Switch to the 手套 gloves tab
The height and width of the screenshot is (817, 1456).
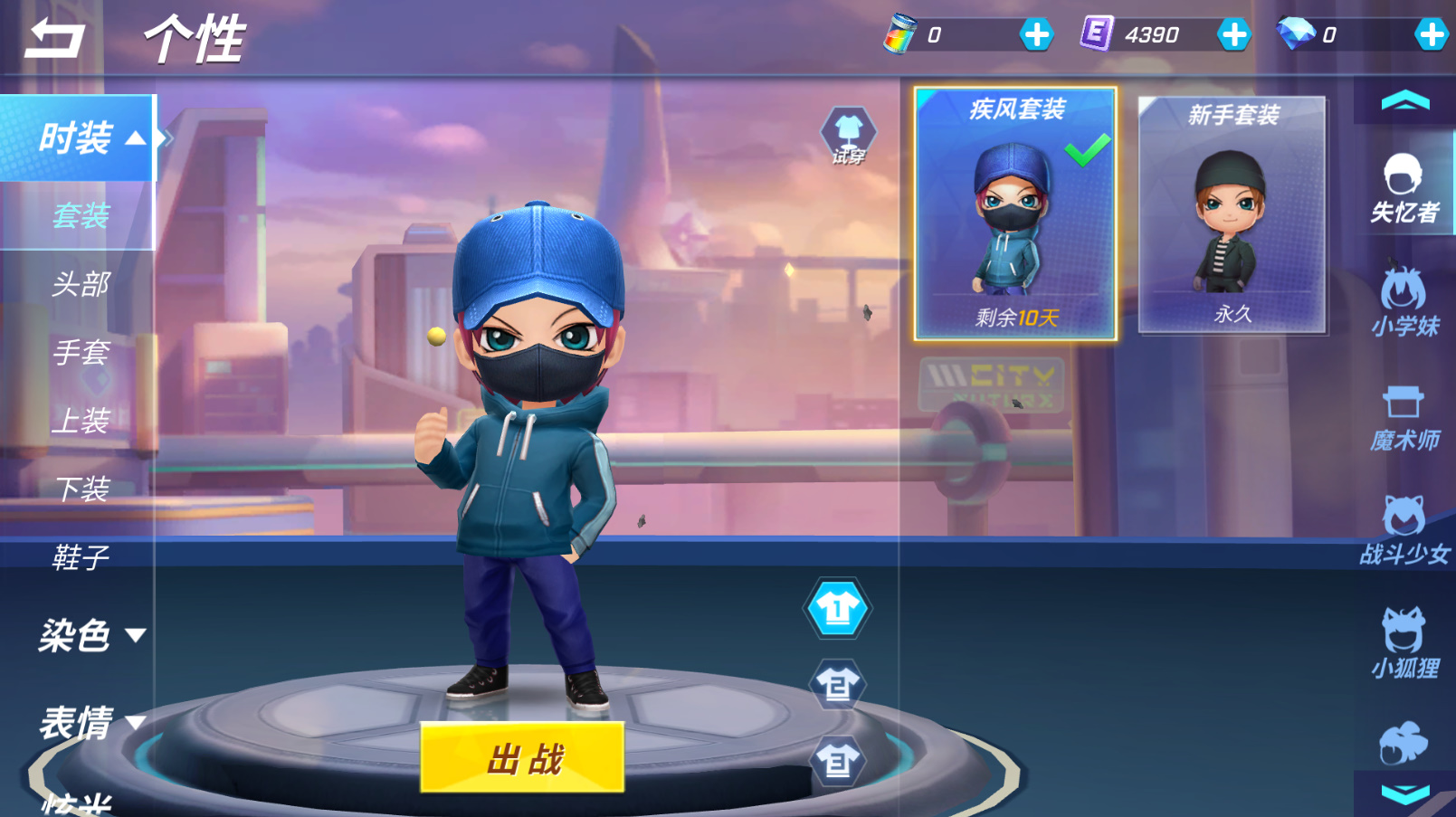(81, 353)
